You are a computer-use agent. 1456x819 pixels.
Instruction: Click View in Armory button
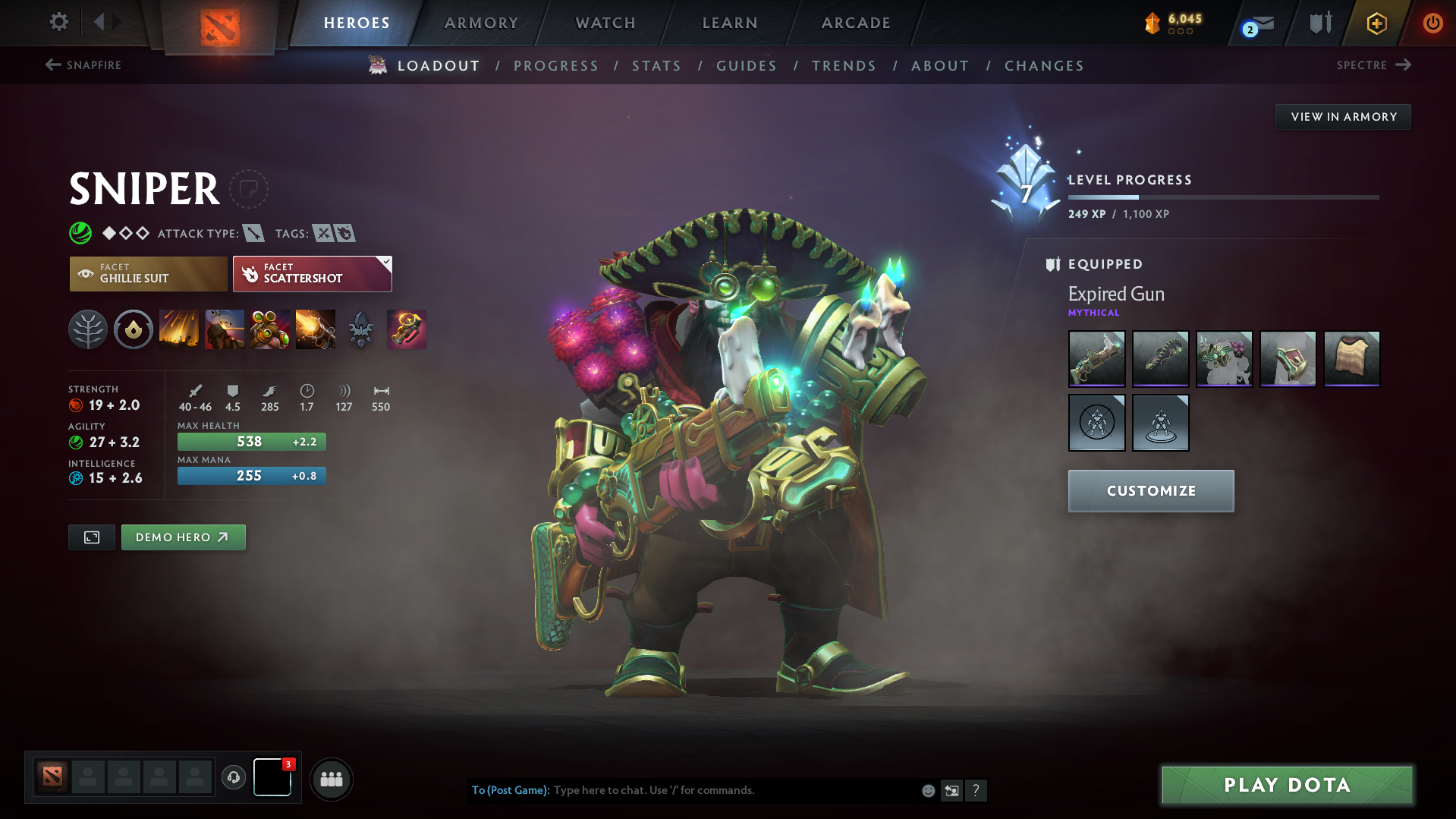pos(1343,117)
